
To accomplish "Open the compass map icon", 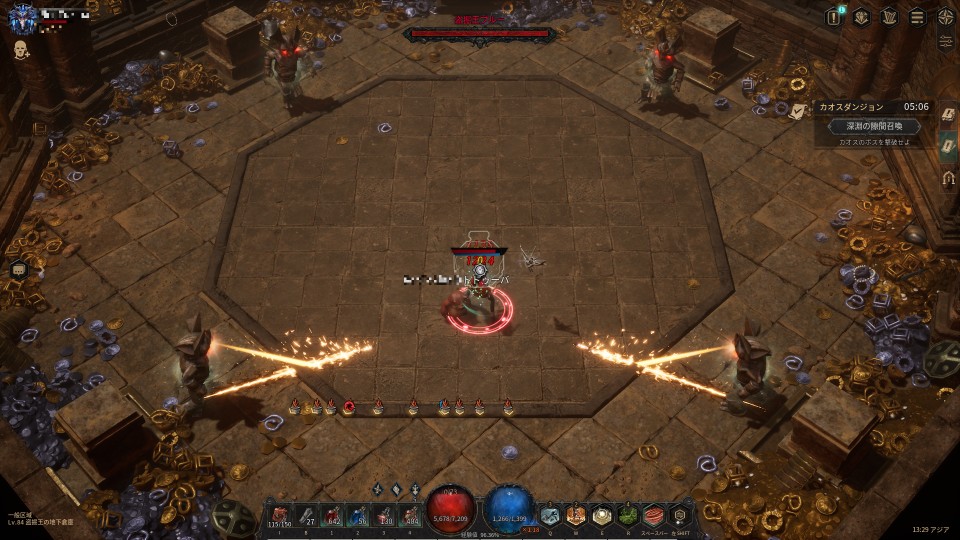I will point(946,17).
